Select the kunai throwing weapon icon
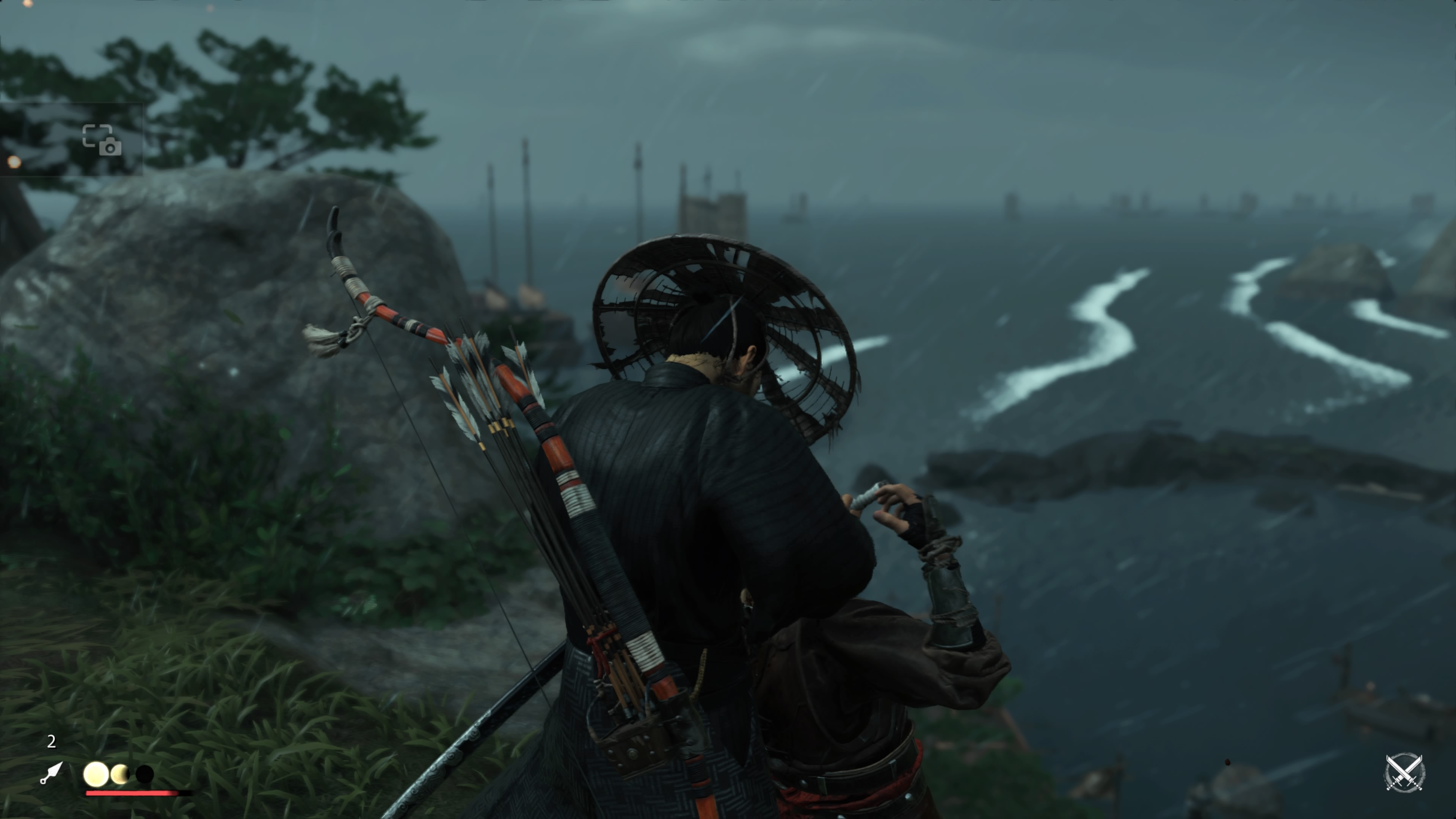Viewport: 1456px width, 819px height. click(x=52, y=773)
